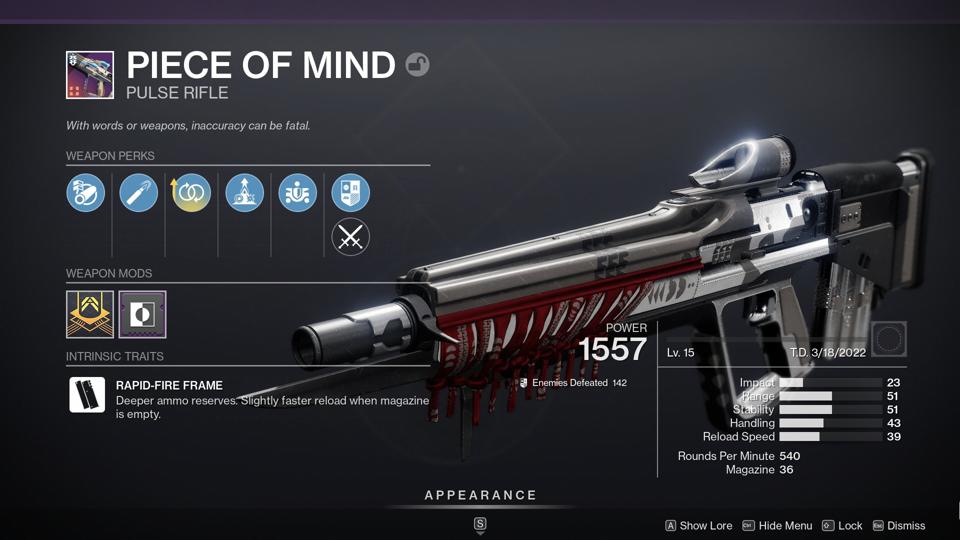Inspect the yellow-arrow enhanced linked rings perk
This screenshot has height=540, width=960.
(192, 193)
